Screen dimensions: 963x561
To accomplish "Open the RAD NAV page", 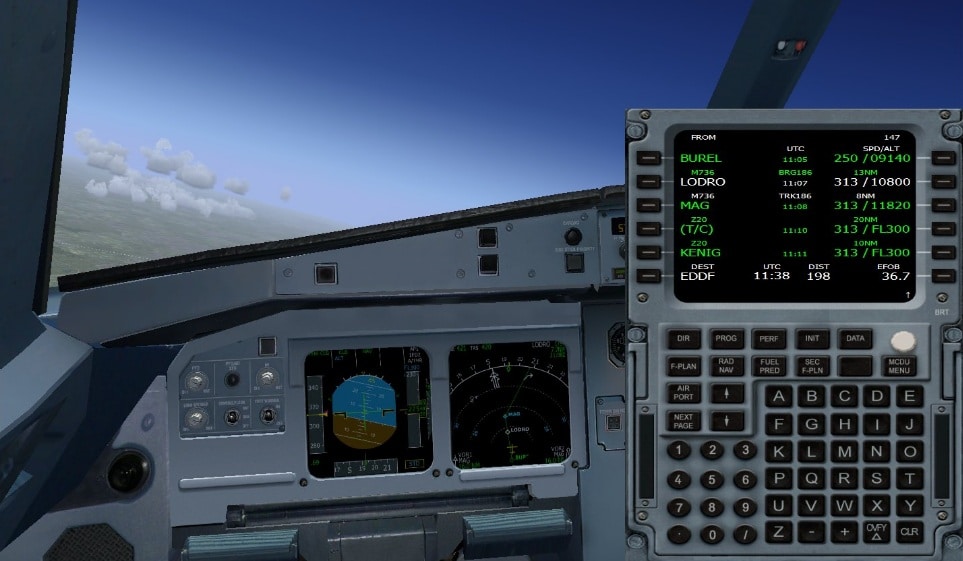I will click(726, 366).
